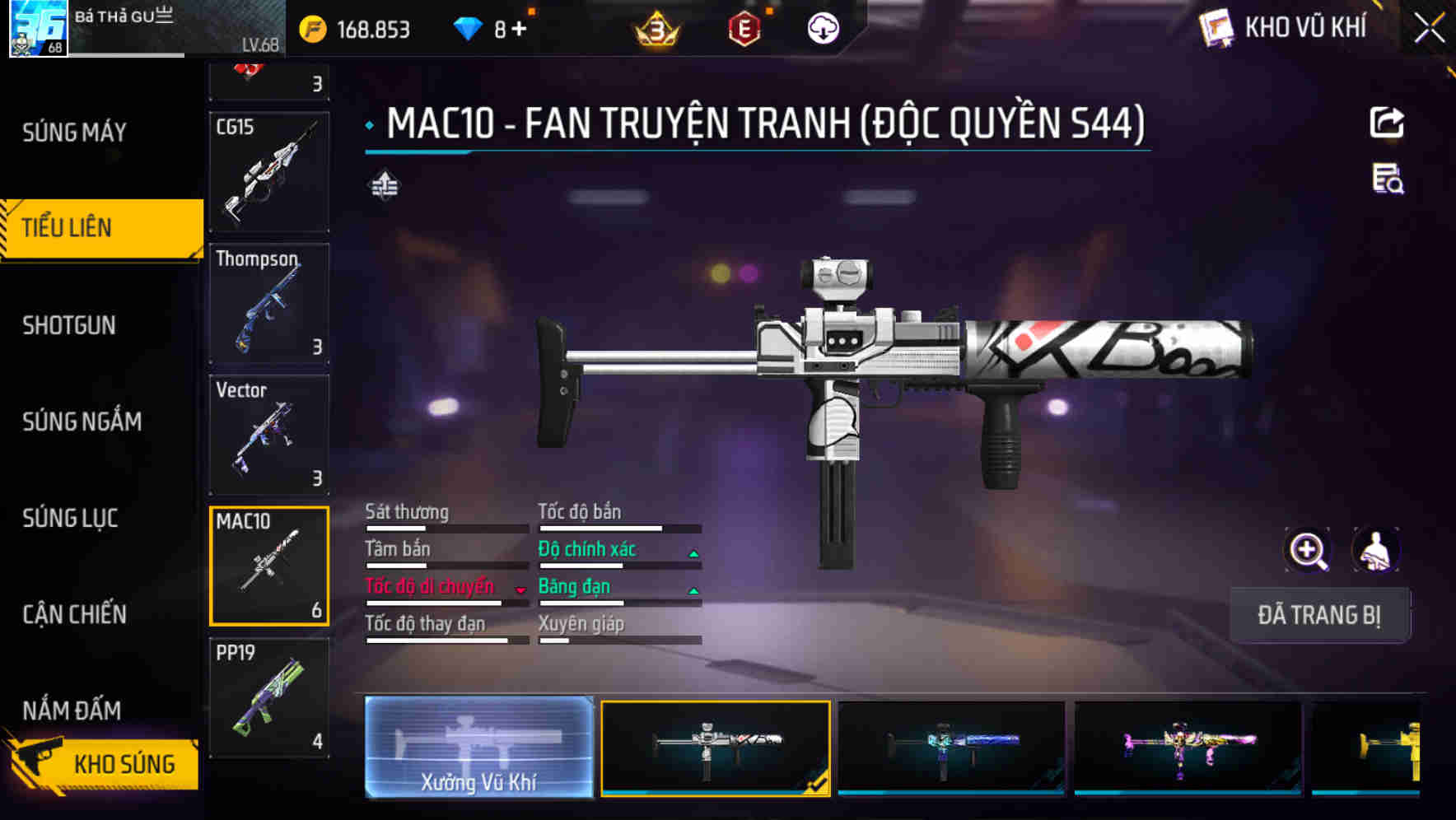Zoom in on weapon with magnifier icon
This screenshot has width=1456, height=820.
click(1308, 550)
